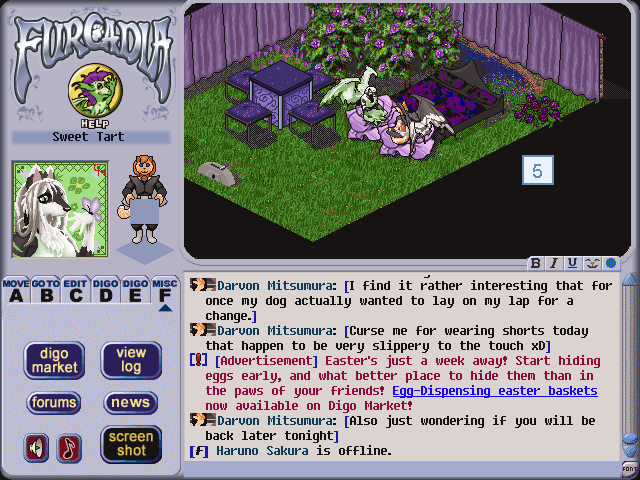
Task: Switch to the Go To B tab
Action: click(45, 290)
